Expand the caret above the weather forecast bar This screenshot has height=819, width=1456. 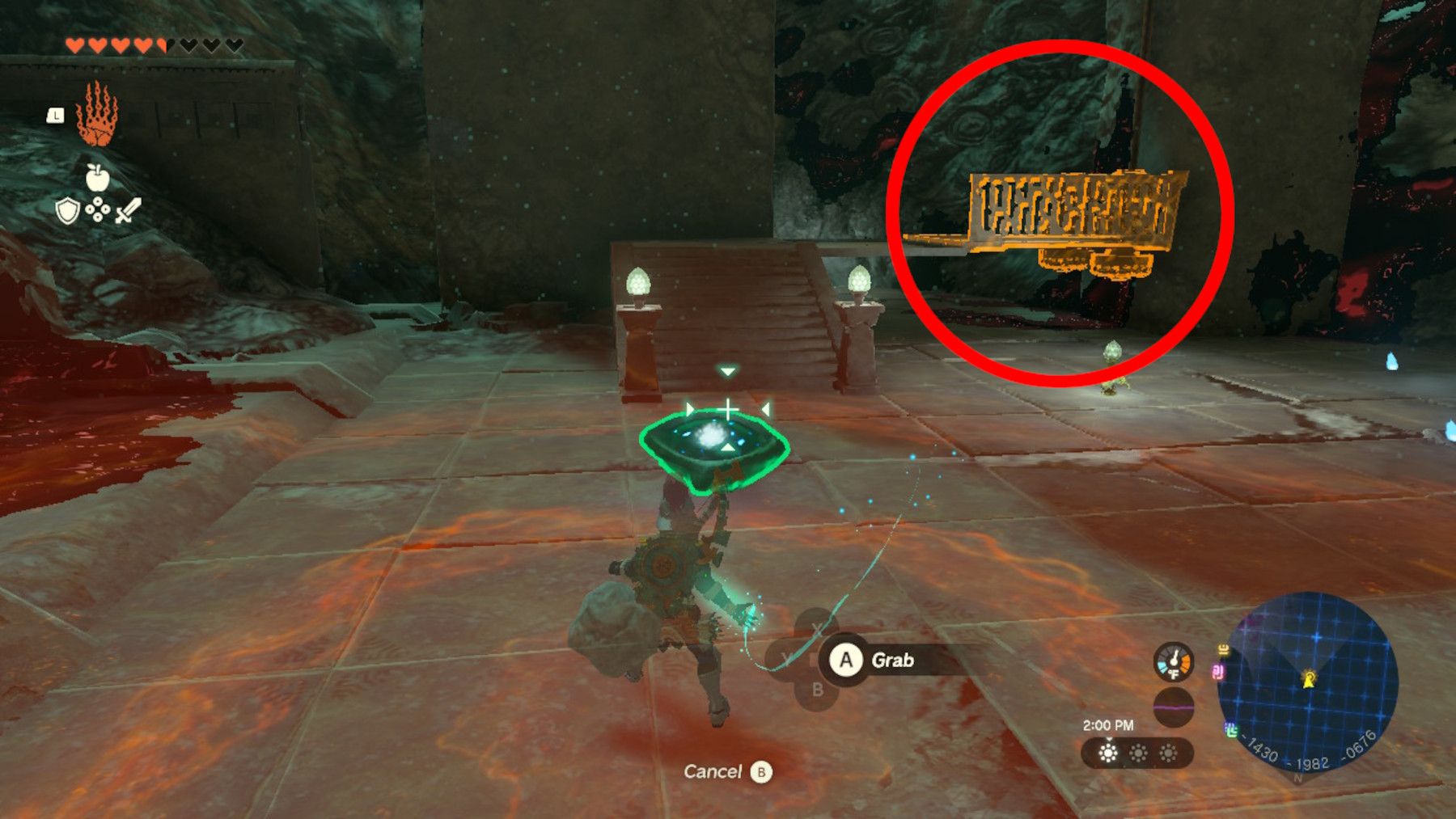[1109, 741]
